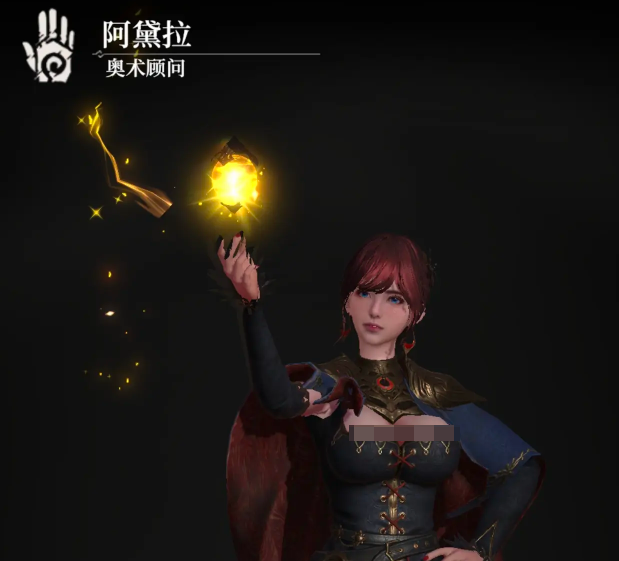The height and width of the screenshot is (561, 619).
Task: Click the white hand emblem icon
Action: click(x=48, y=48)
